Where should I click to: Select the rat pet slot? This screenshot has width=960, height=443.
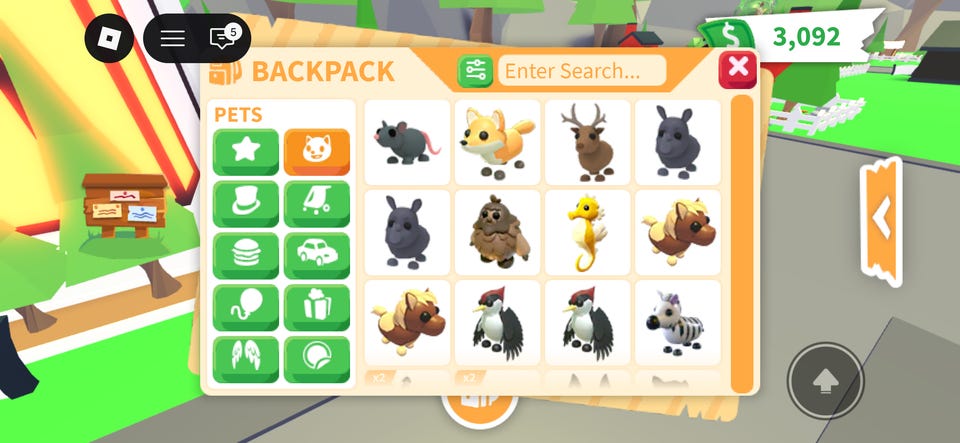click(407, 142)
